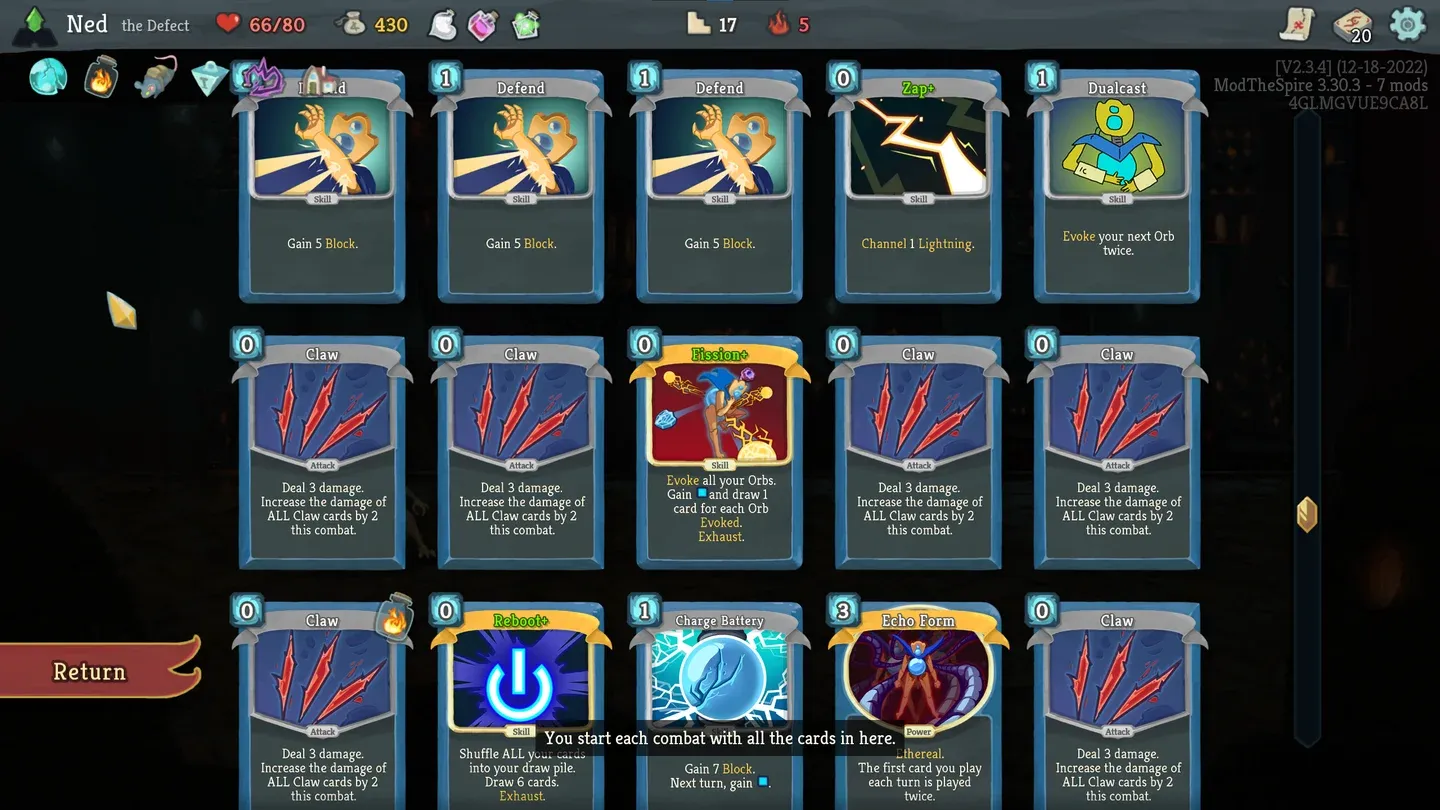Click the triangular gem relic

pyautogui.click(x=207, y=76)
